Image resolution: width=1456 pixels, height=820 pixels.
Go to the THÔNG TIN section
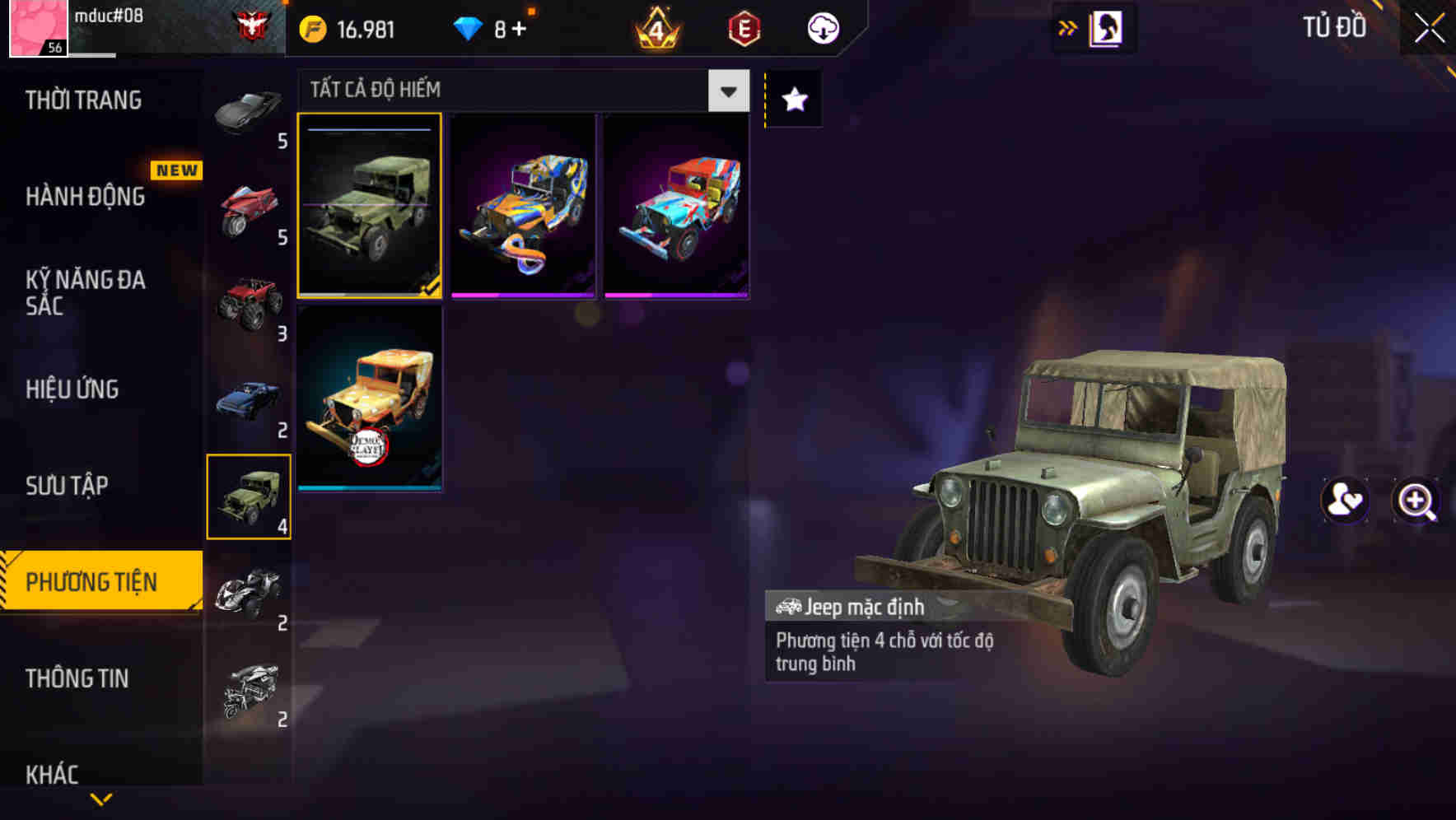(78, 678)
